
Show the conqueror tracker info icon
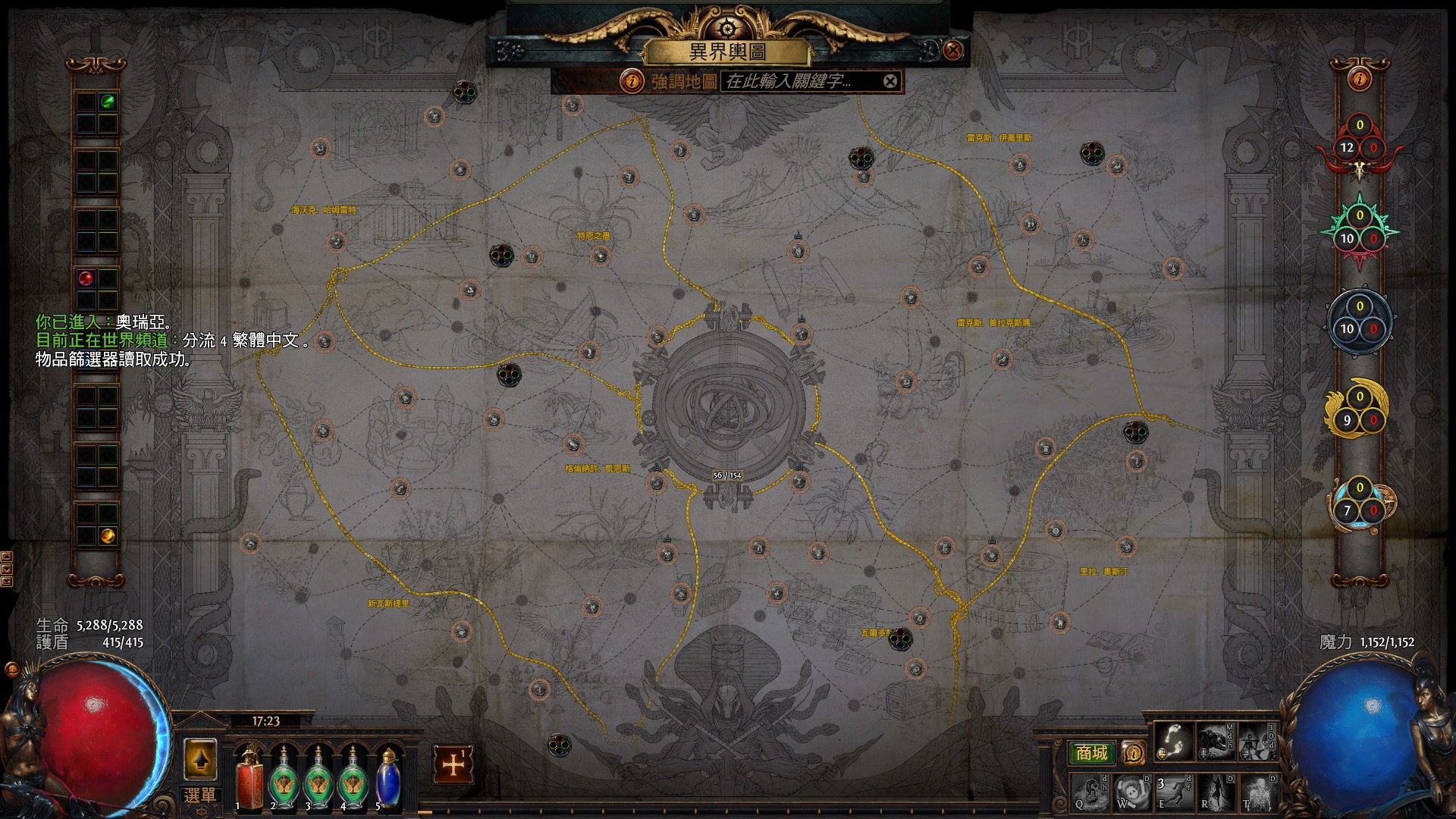[x=1359, y=78]
